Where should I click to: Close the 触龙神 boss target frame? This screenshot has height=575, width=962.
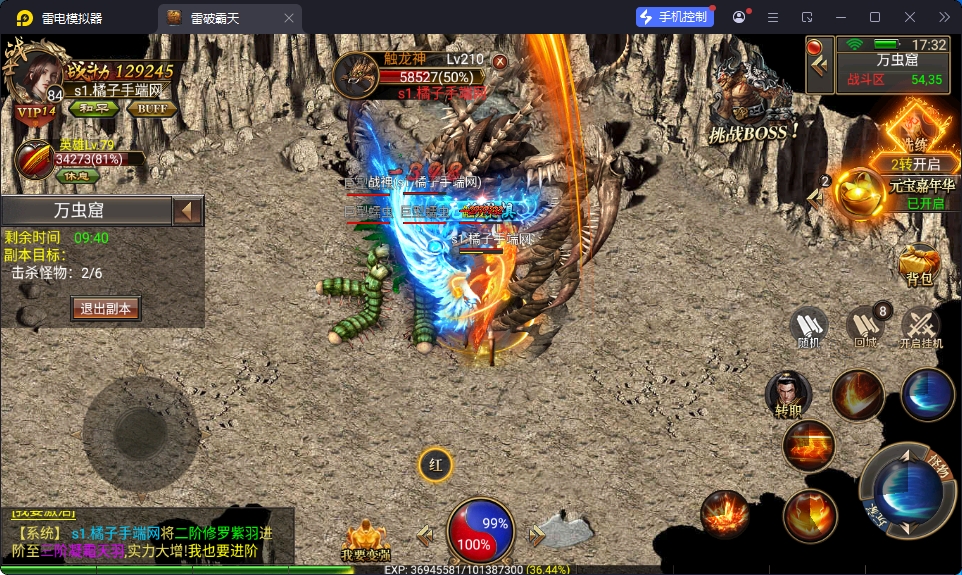[x=500, y=61]
